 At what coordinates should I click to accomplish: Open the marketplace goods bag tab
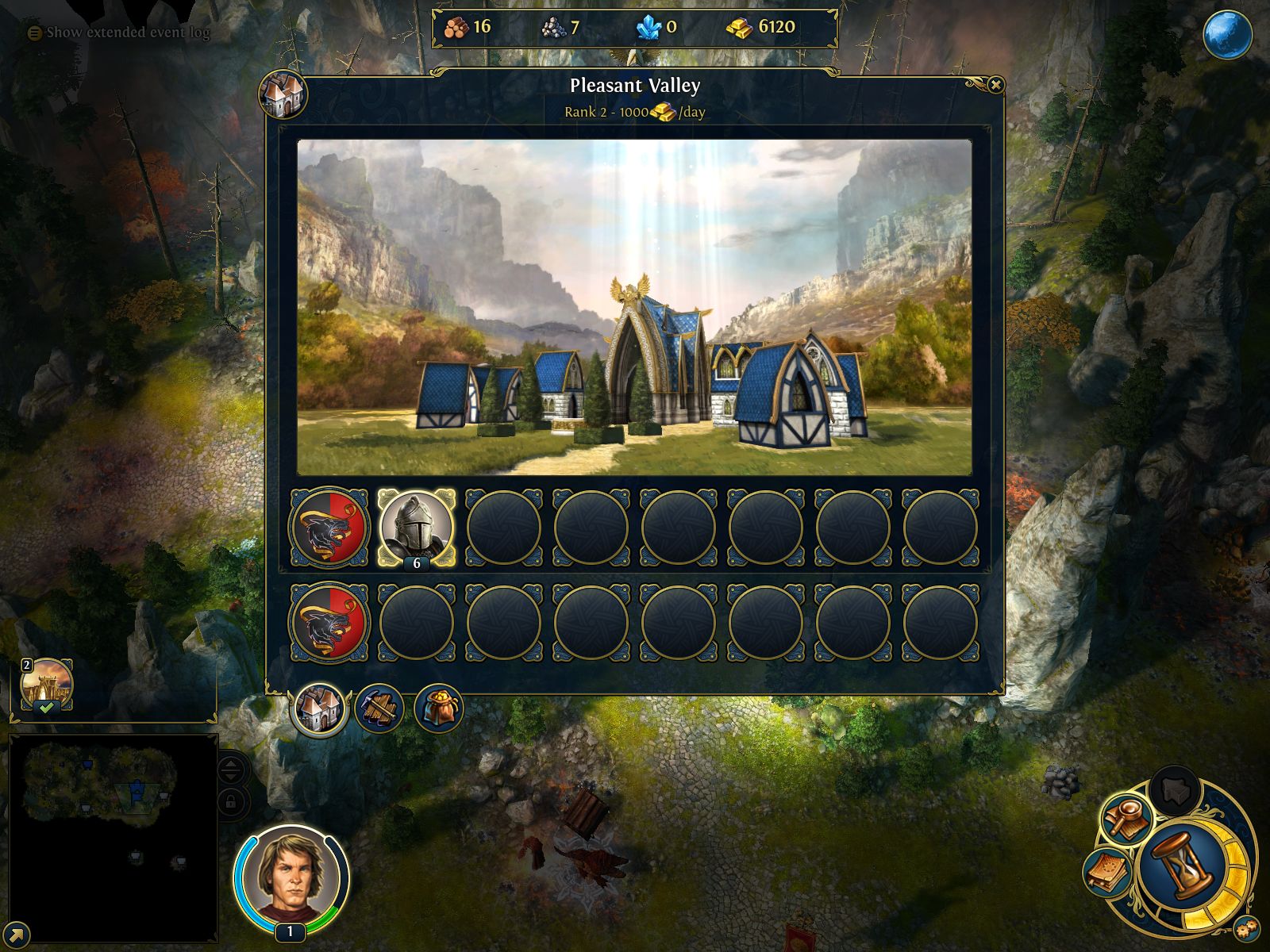coord(438,708)
